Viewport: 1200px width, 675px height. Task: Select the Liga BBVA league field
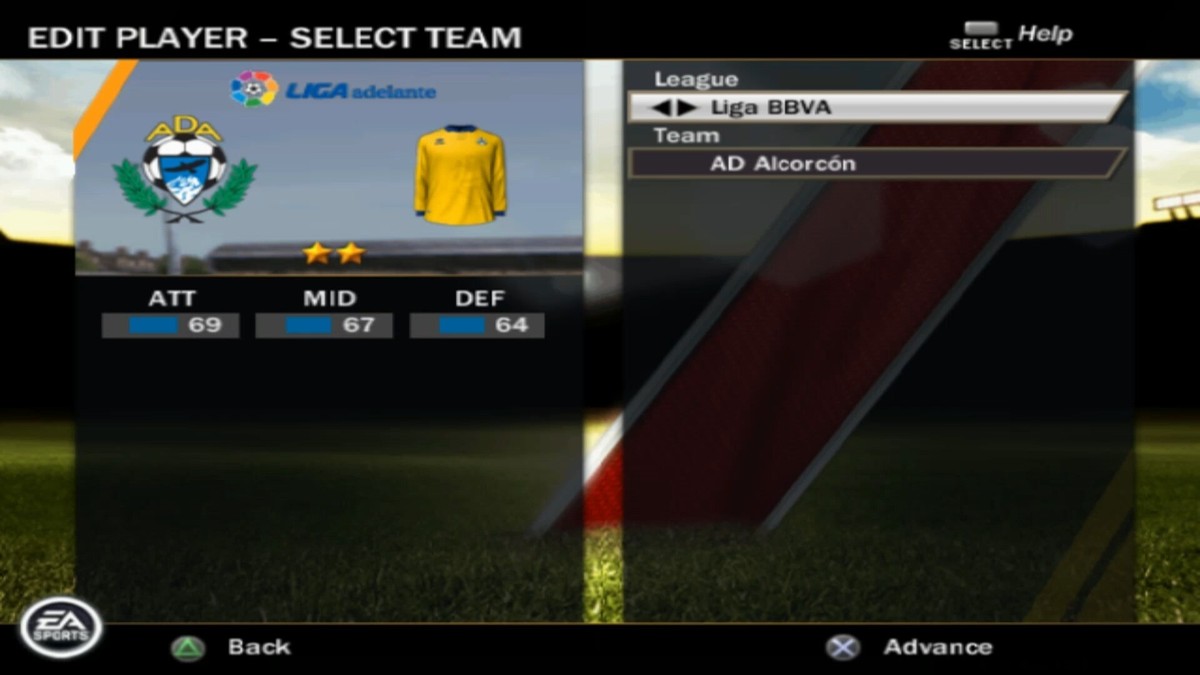(876, 107)
